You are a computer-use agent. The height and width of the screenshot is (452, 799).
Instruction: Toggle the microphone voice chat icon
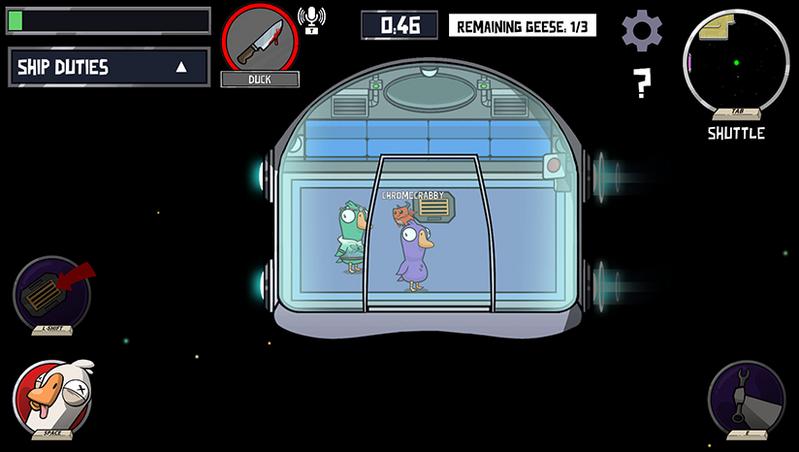point(311,18)
